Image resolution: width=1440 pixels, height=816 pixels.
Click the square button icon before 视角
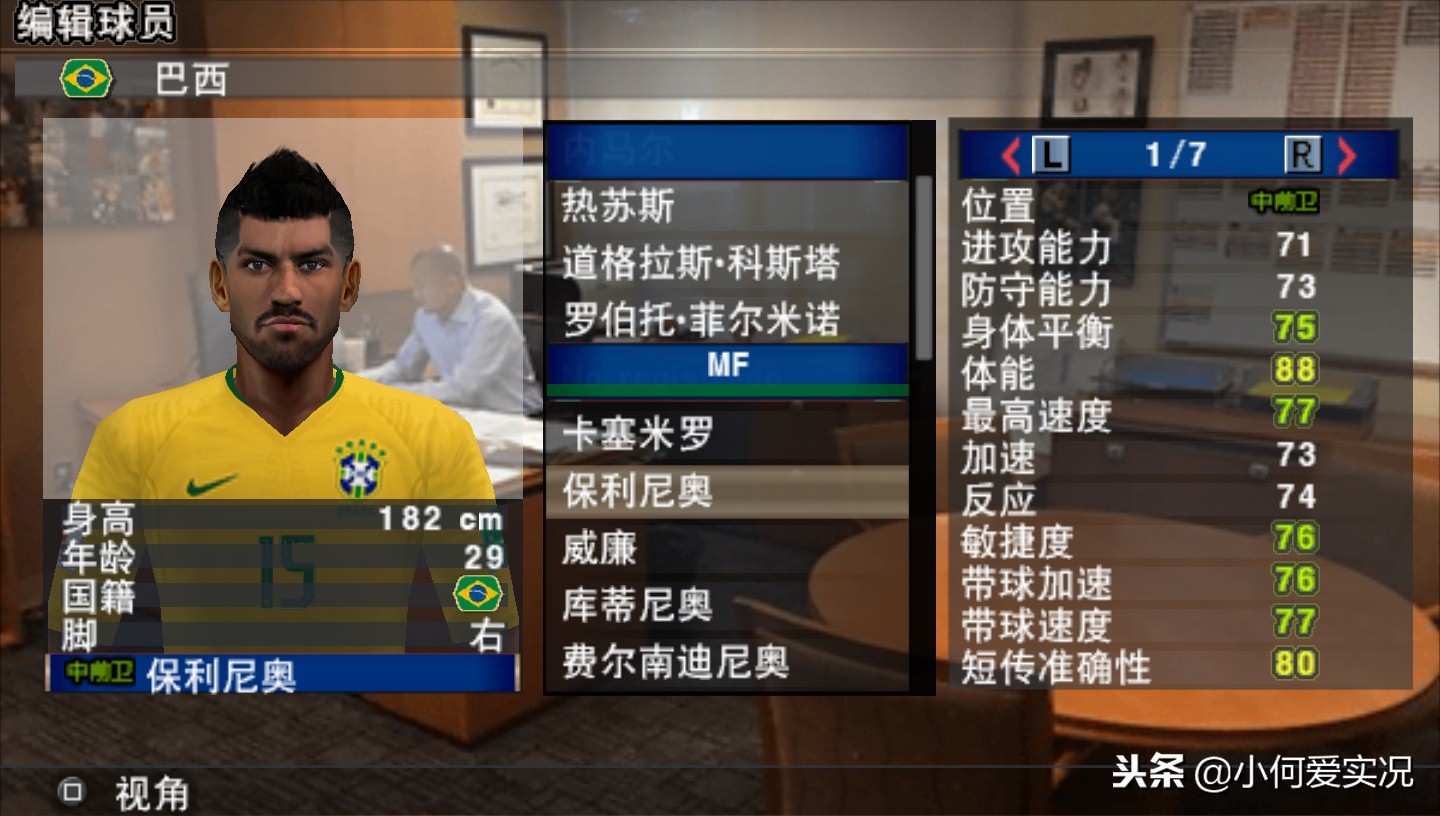[x=70, y=792]
